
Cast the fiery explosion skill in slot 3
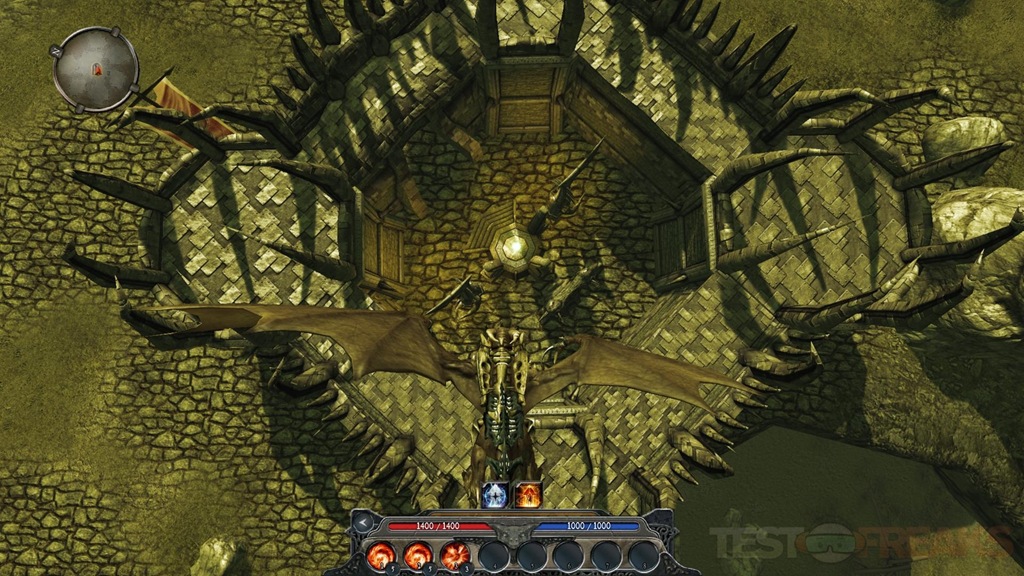tap(456, 554)
